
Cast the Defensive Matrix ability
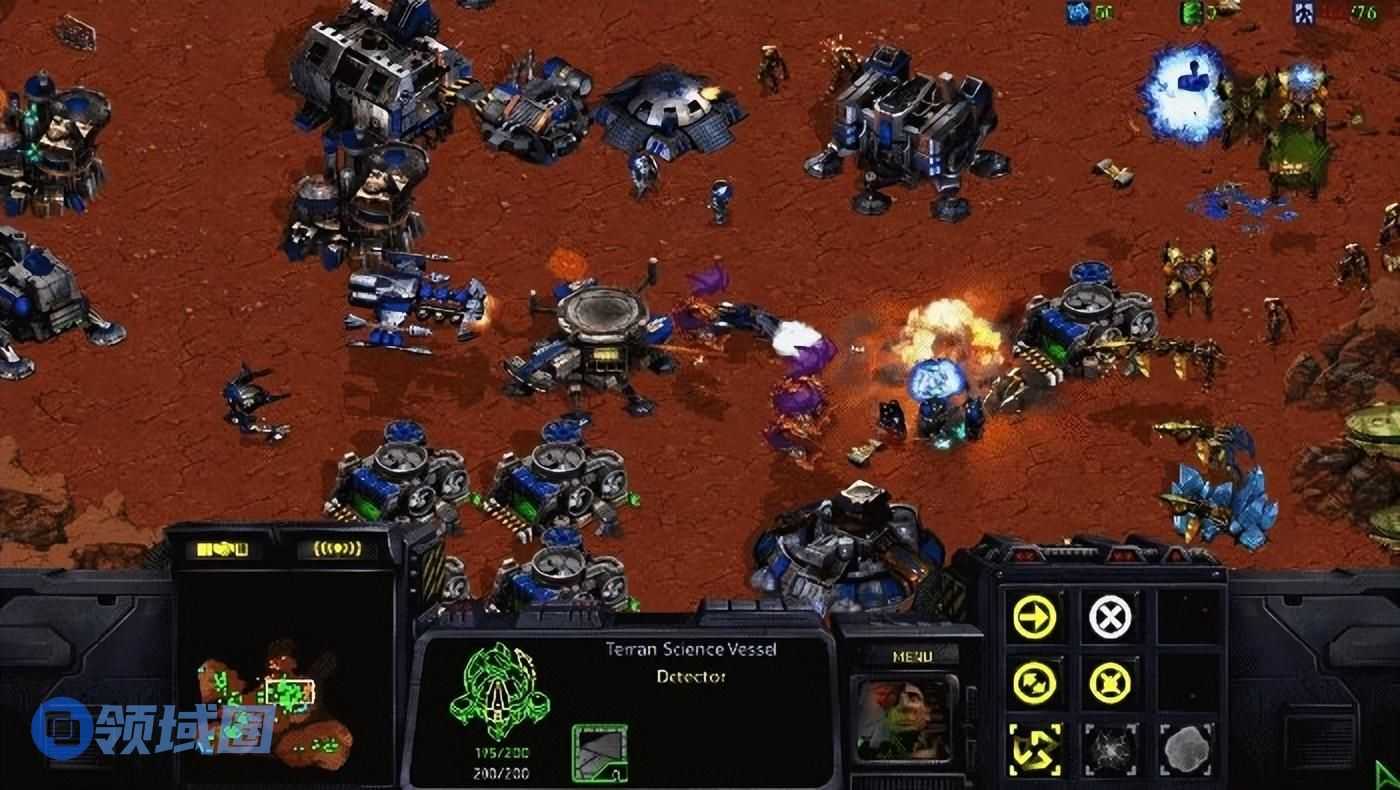(x=1034, y=749)
